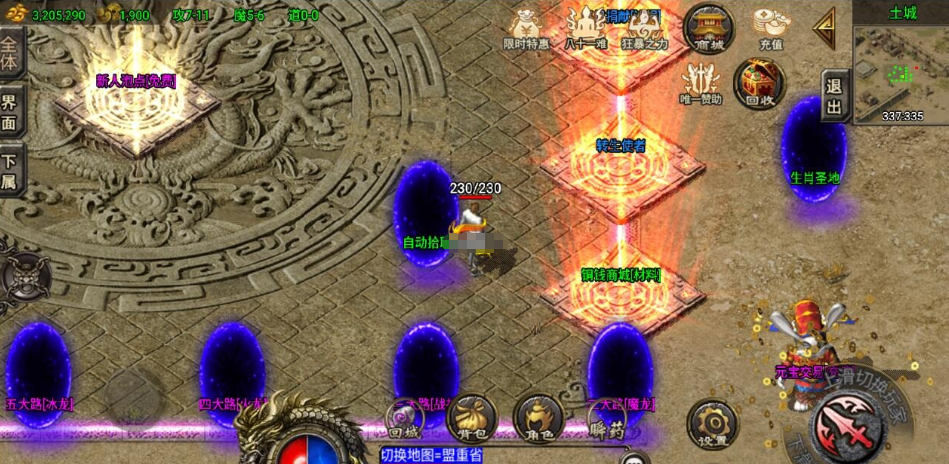The height and width of the screenshot is (464, 949).
Task: Switch to the 下属 side tab
Action: 11,170
